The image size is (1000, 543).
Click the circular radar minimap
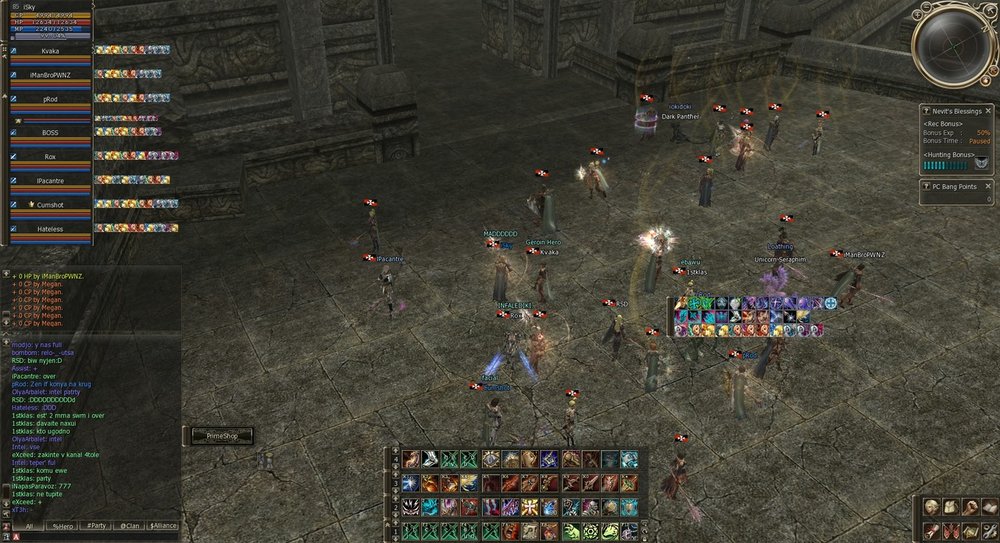click(954, 44)
